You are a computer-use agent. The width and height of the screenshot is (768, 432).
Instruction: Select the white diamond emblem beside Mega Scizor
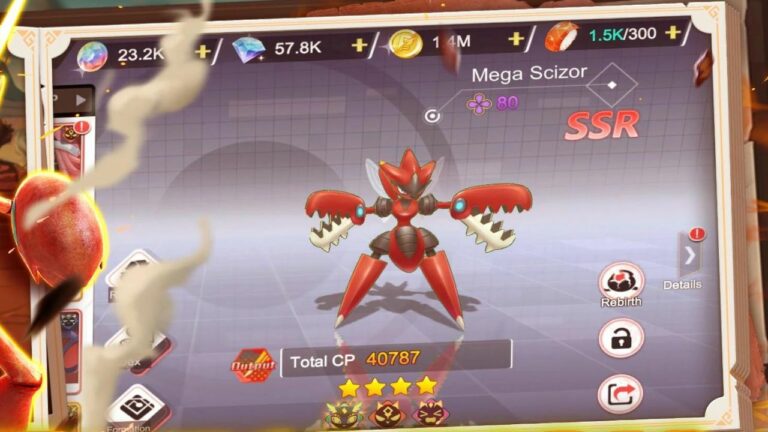(x=605, y=90)
